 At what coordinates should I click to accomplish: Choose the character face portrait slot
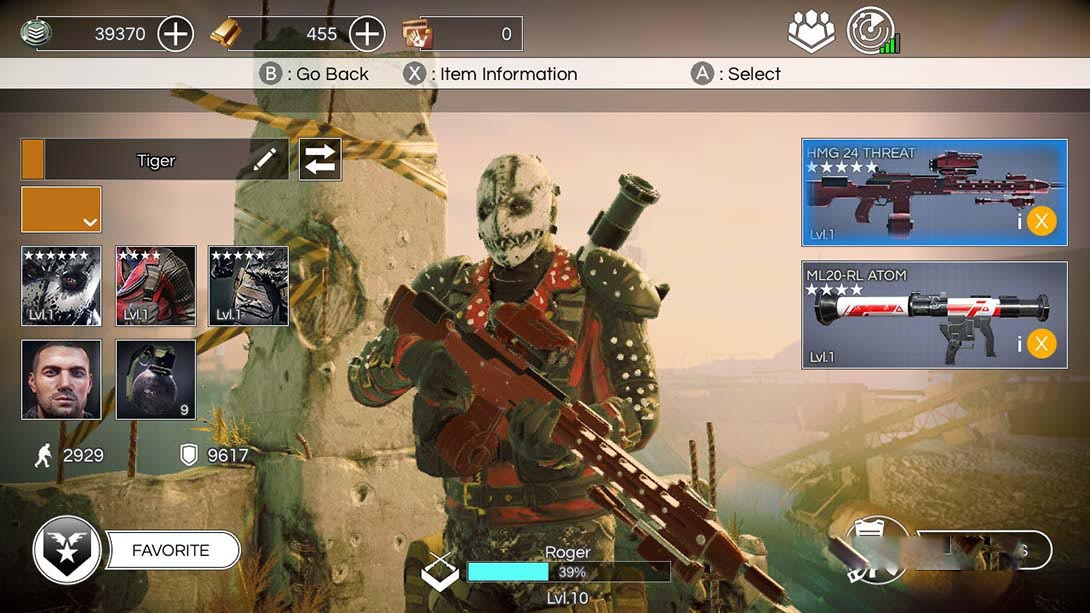pyautogui.click(x=61, y=379)
